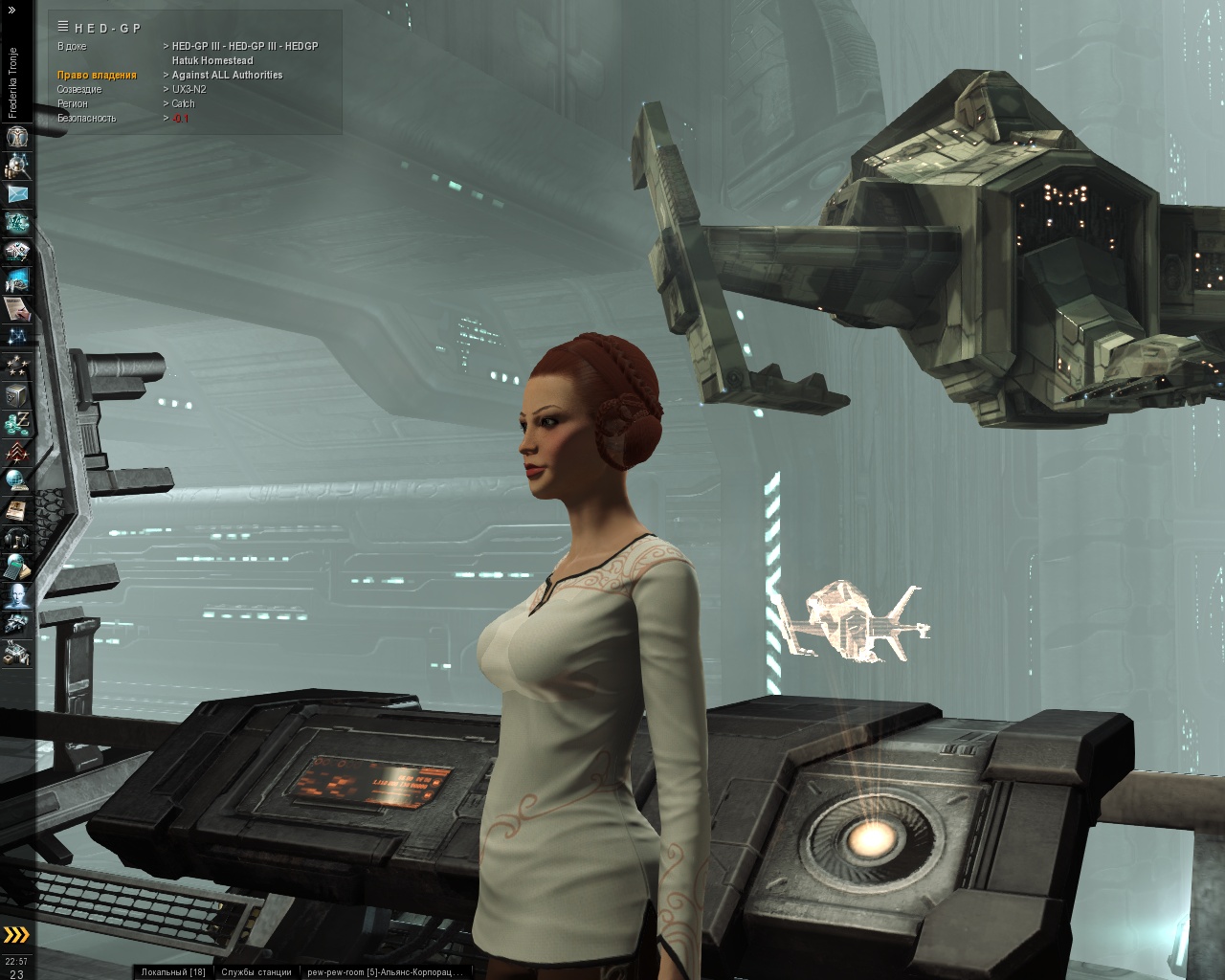
Task: Switch to the Локальный [18] chat tab
Action: coord(173,972)
